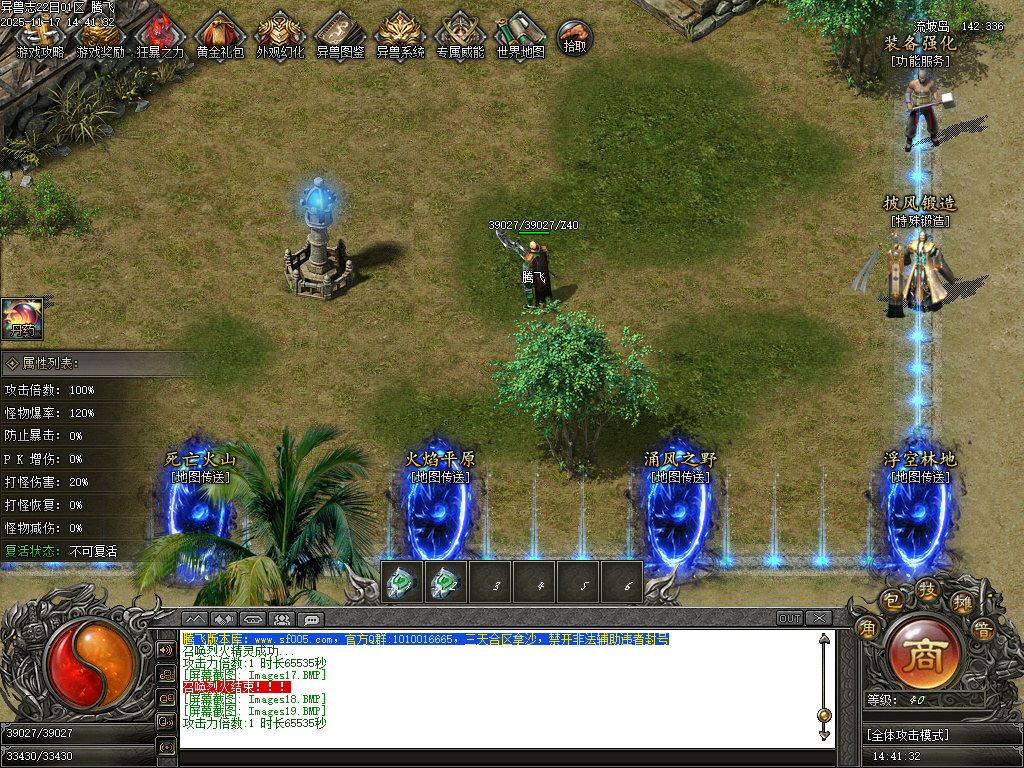Click the 拾取 pickup hand button
1024x768 pixels.
(575, 37)
